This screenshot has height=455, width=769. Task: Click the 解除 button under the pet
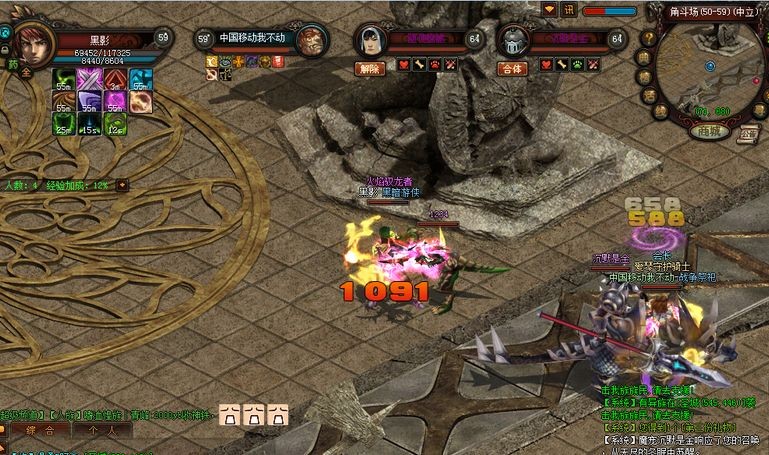tap(370, 69)
